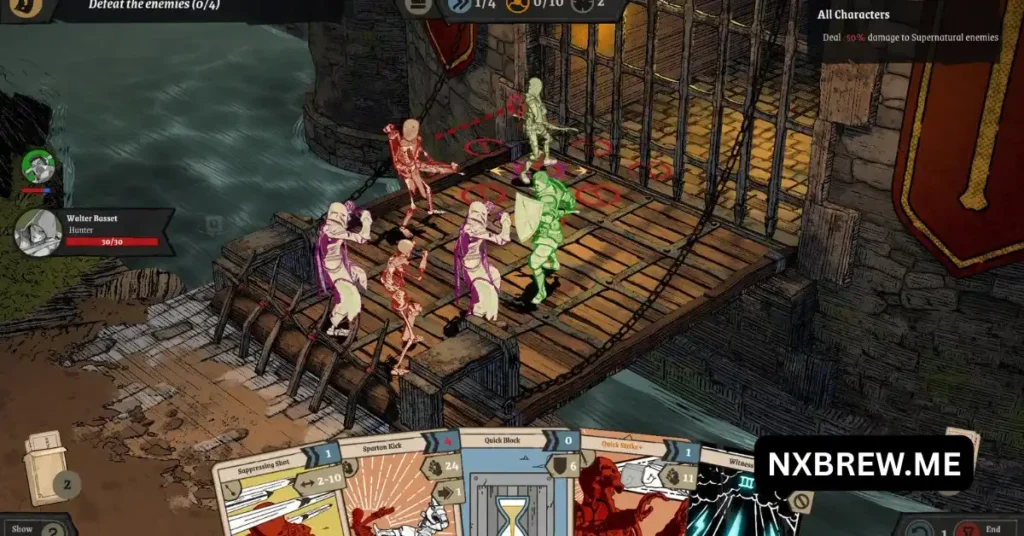
Task: Select the green character portrait
Action: 38,166
